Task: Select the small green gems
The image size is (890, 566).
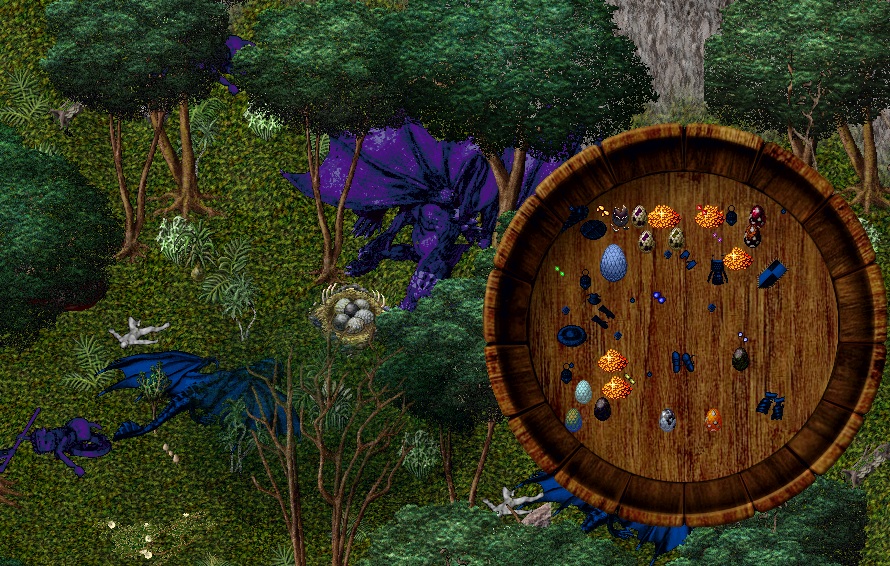Action: point(561,270)
